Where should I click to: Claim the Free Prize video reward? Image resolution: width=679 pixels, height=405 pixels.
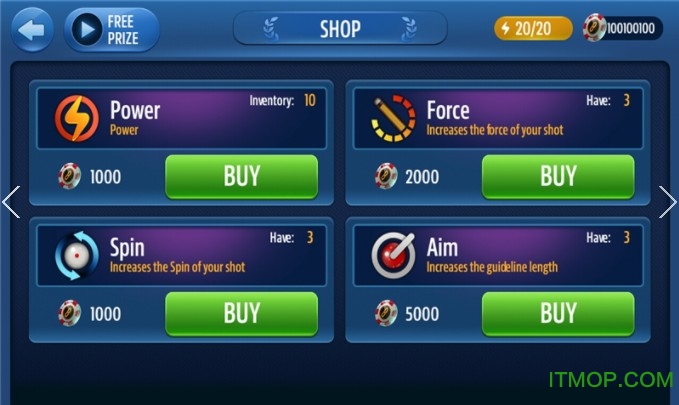coord(112,30)
